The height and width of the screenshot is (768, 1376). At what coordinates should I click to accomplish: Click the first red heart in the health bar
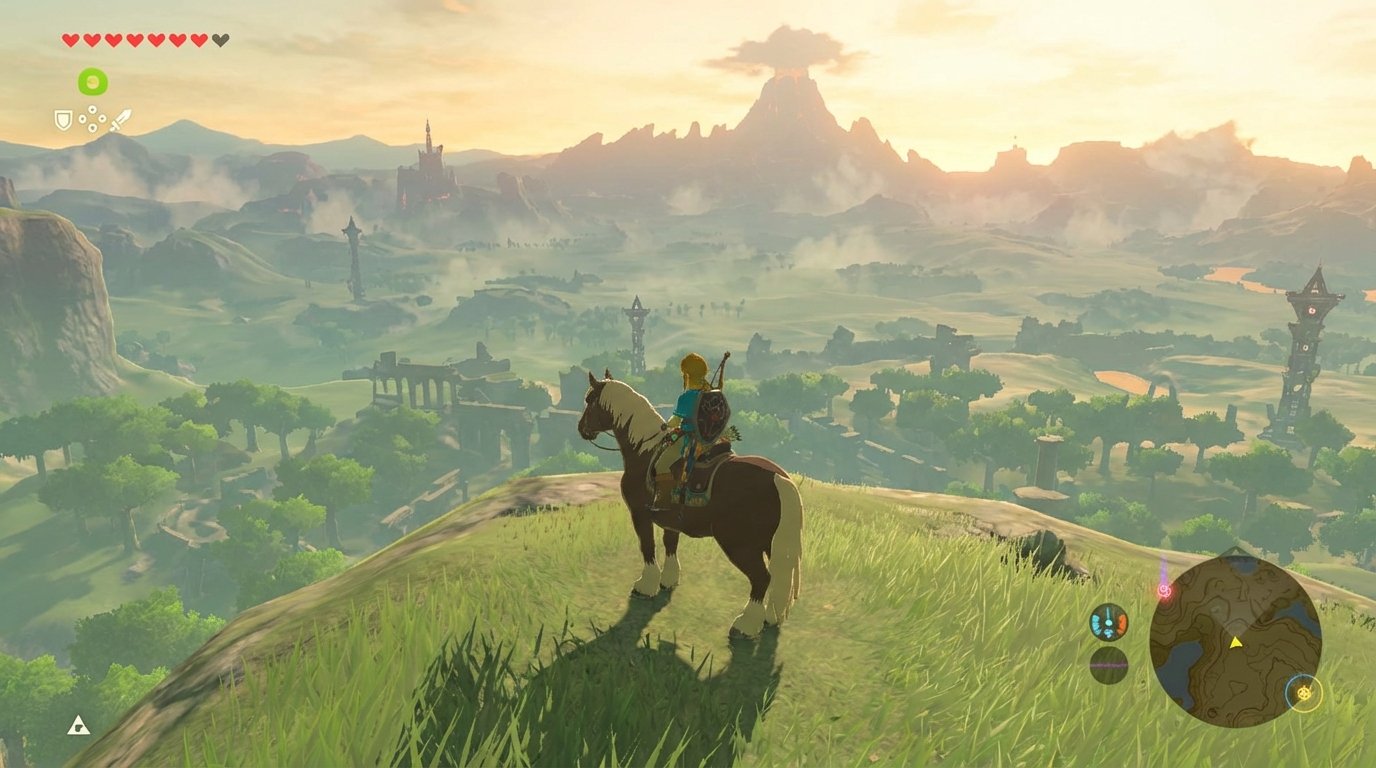[70, 40]
